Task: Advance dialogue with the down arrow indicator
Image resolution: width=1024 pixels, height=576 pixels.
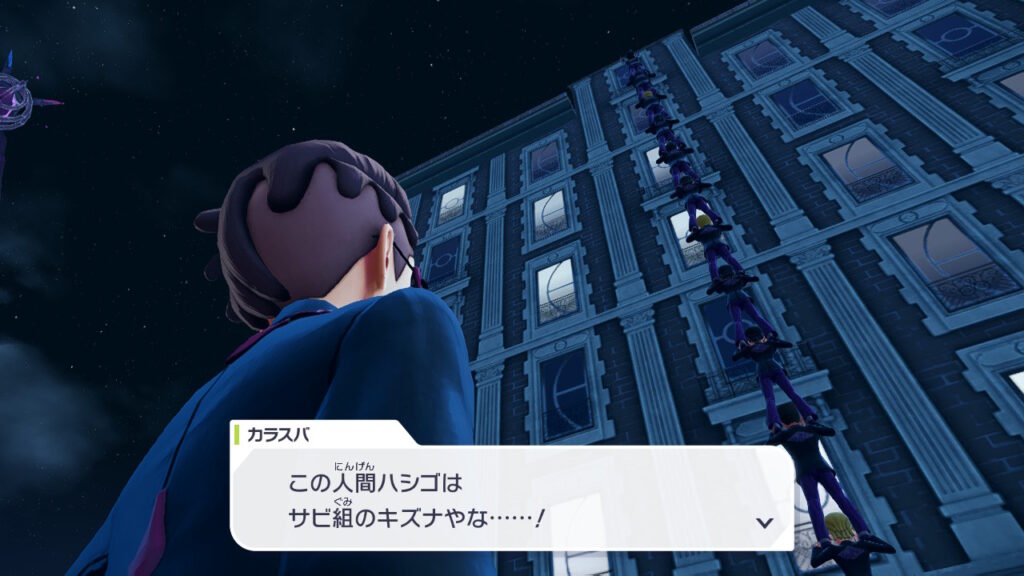Action: coord(765,522)
